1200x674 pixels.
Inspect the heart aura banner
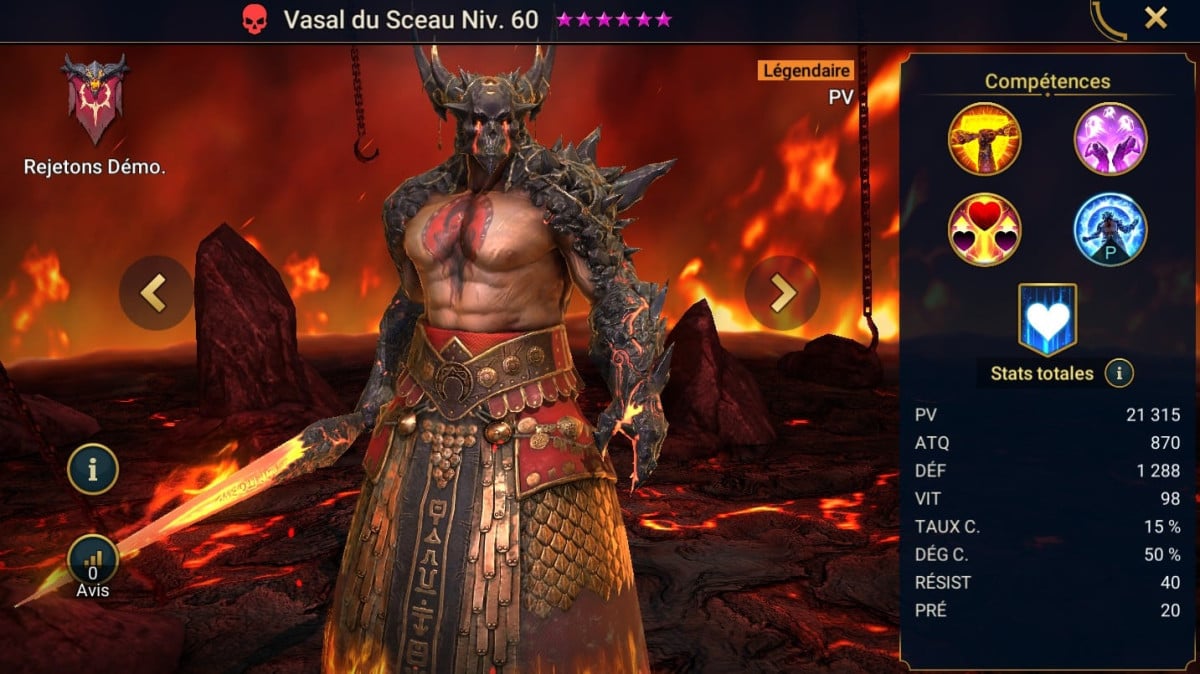pos(1046,319)
